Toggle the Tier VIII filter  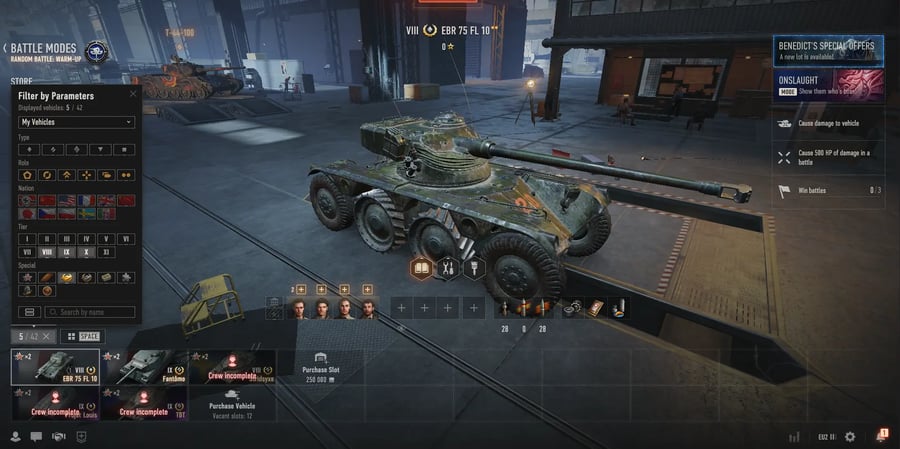[x=46, y=253]
